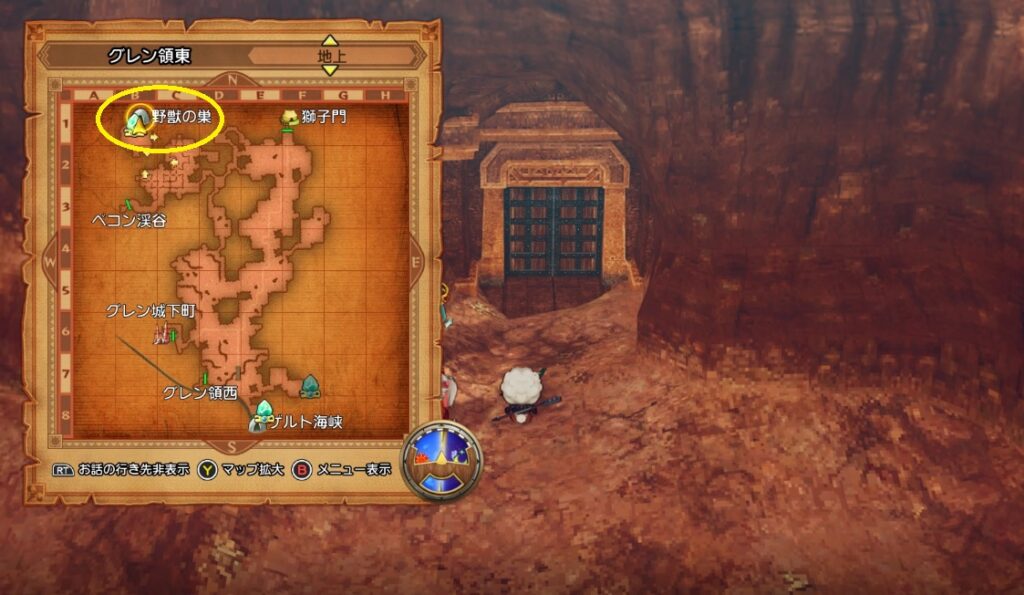Select the 野獣の巣 marker on the map
1024x595 pixels.
click(138, 119)
